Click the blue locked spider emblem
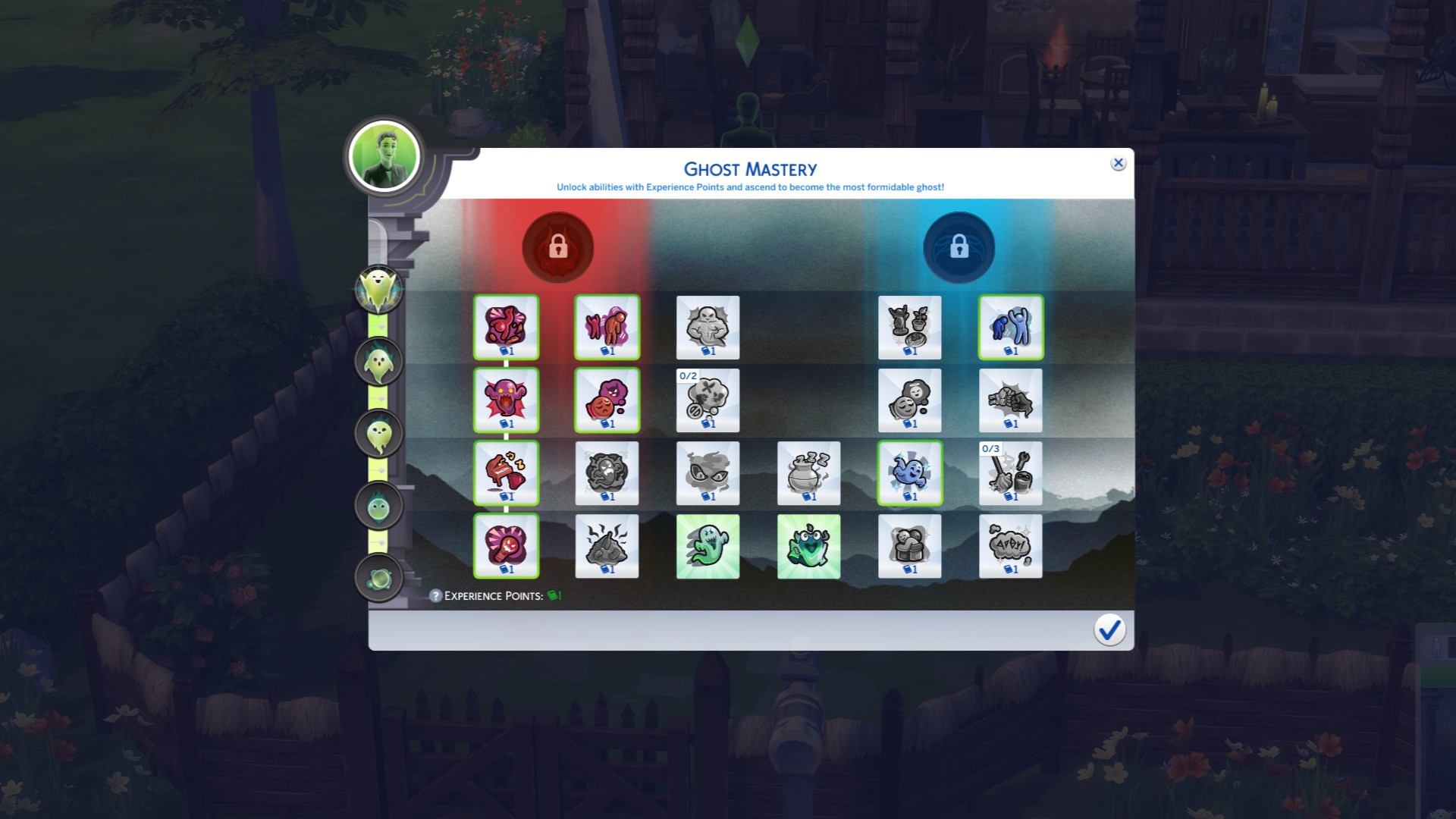 tap(959, 246)
